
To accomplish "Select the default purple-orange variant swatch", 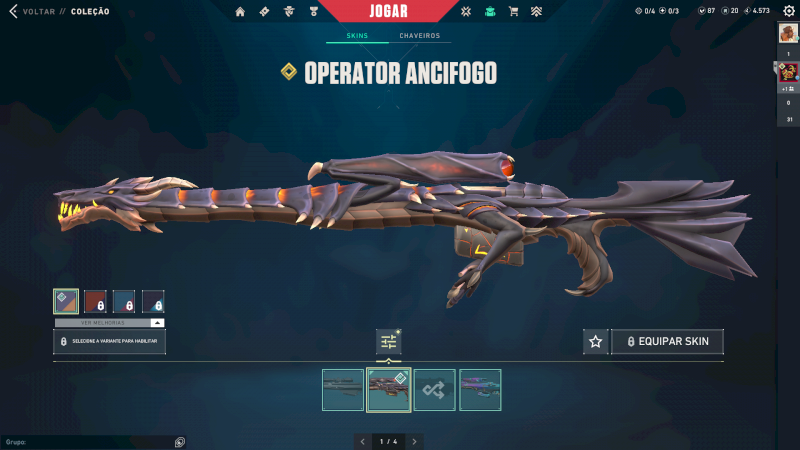I will pyautogui.click(x=66, y=302).
